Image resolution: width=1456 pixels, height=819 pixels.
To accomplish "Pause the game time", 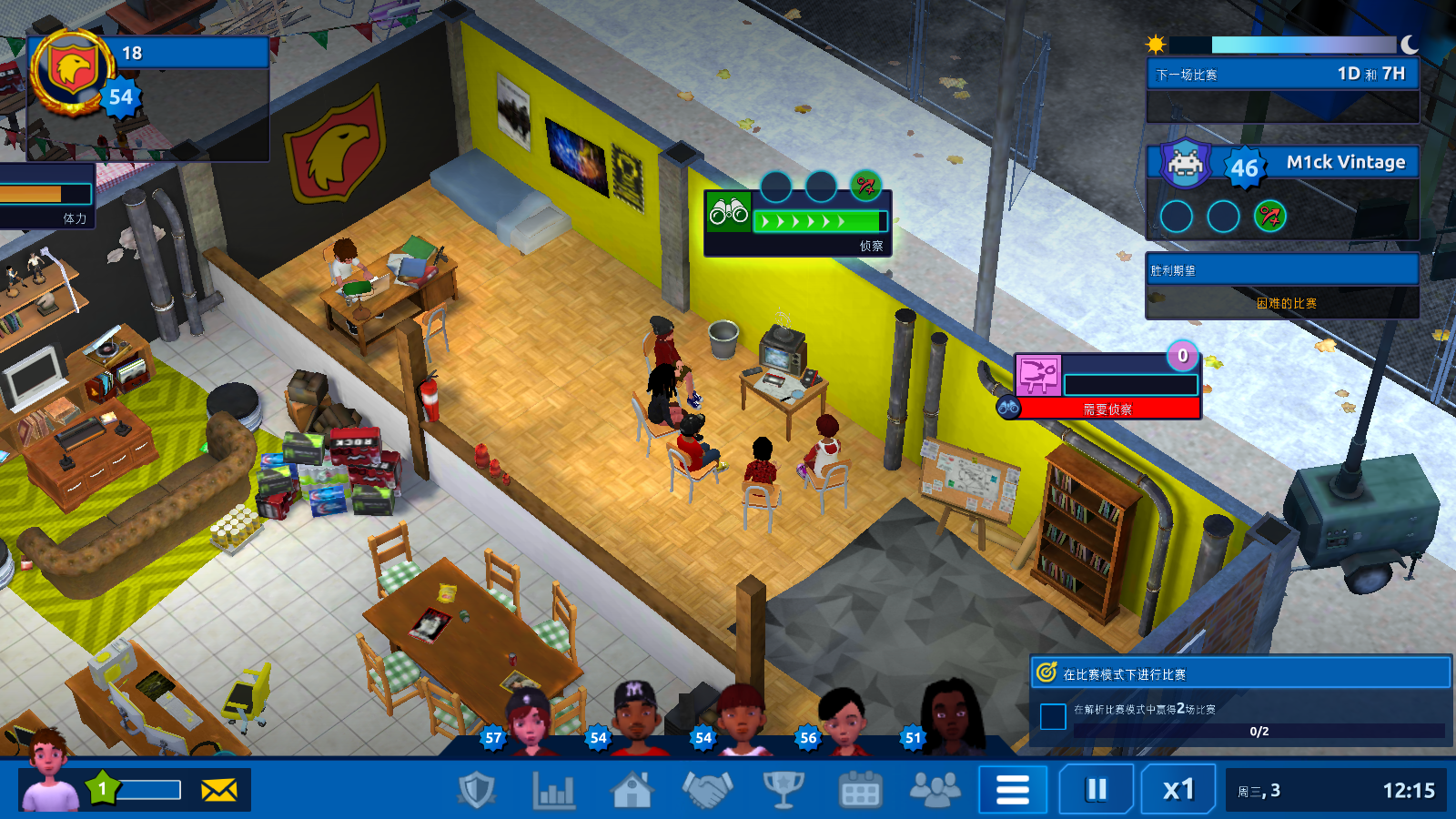I will 1096,790.
